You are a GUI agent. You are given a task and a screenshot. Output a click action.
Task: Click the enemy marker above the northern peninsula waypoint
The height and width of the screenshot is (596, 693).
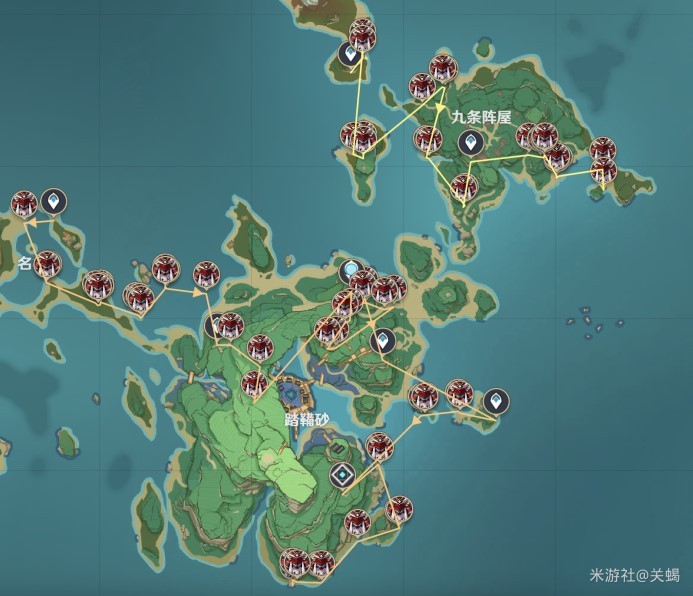click(x=363, y=32)
